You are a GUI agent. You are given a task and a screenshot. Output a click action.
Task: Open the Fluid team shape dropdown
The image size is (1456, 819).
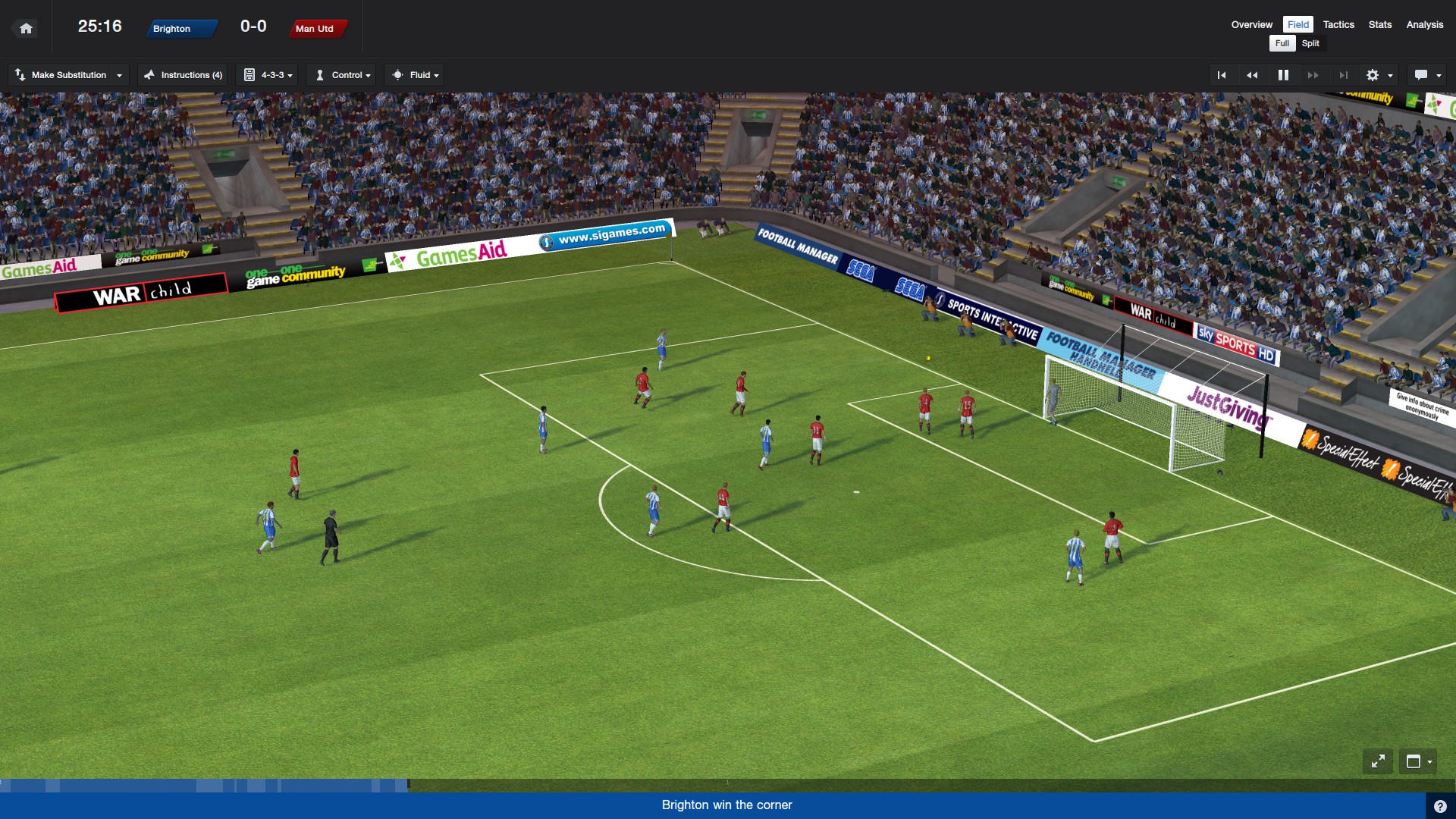(x=414, y=75)
